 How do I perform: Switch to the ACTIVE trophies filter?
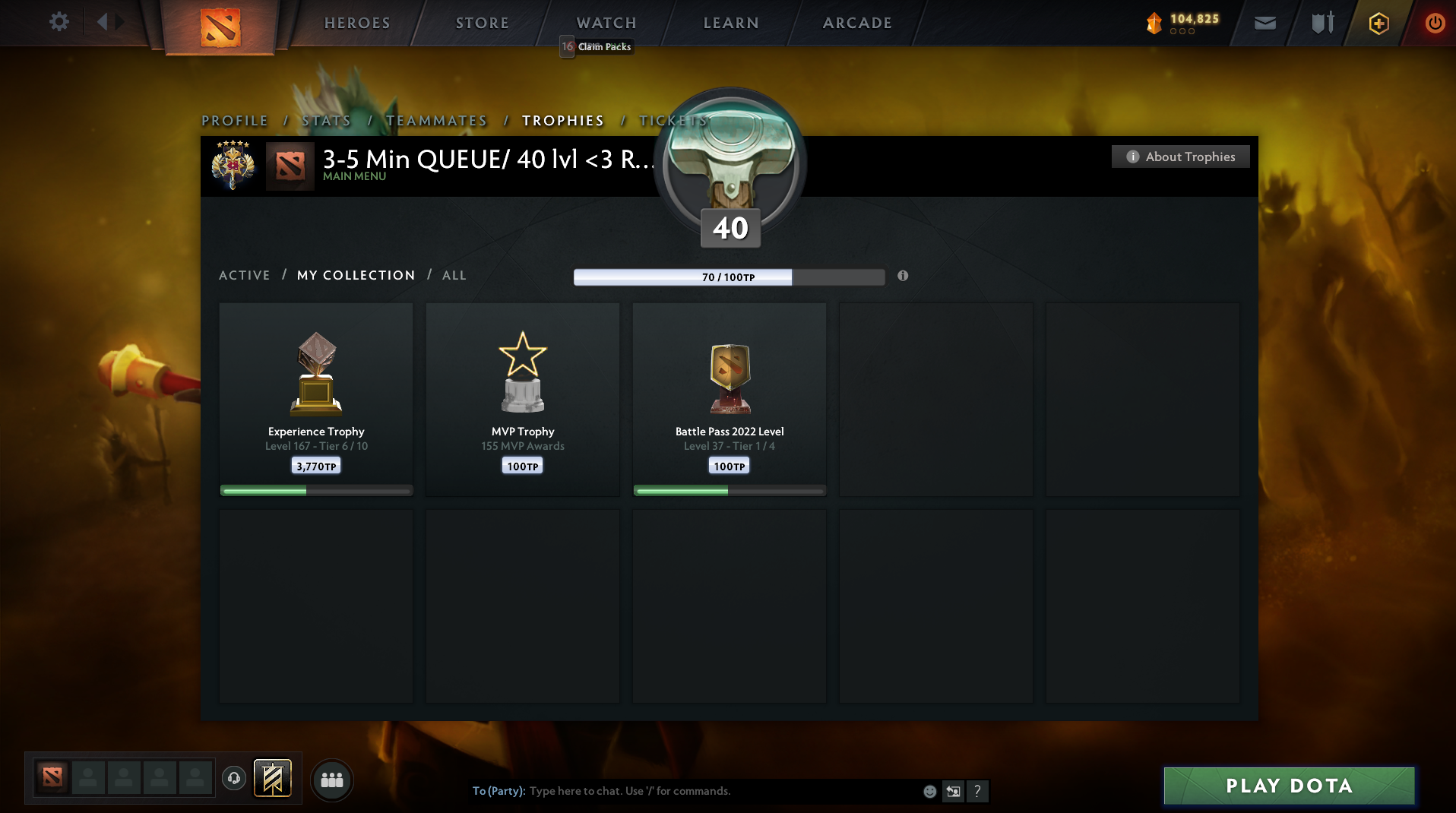244,275
